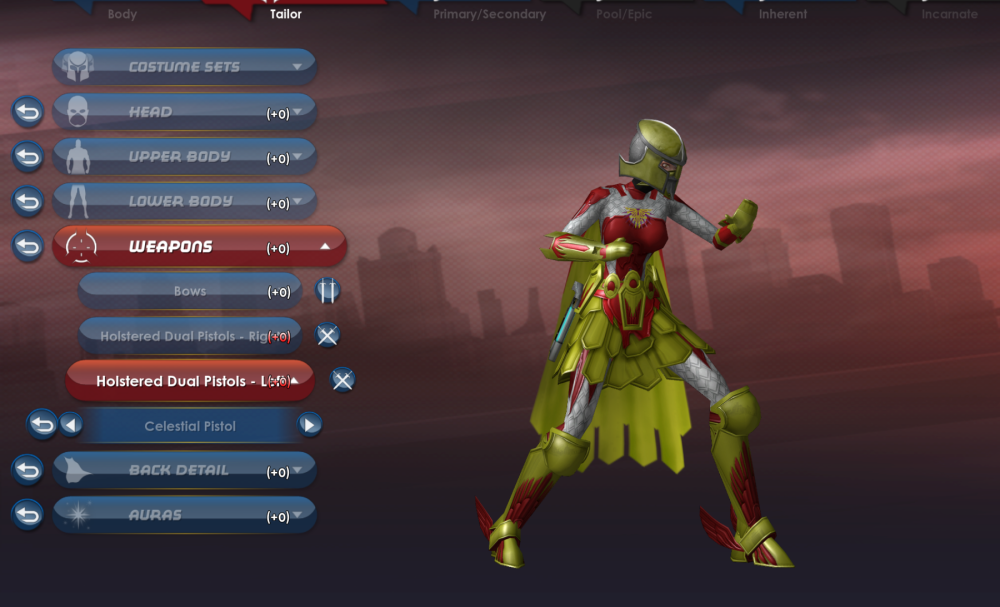Screen dimensions: 1000x607
Task: Expand the Costume Sets dropdown
Action: [x=184, y=67]
